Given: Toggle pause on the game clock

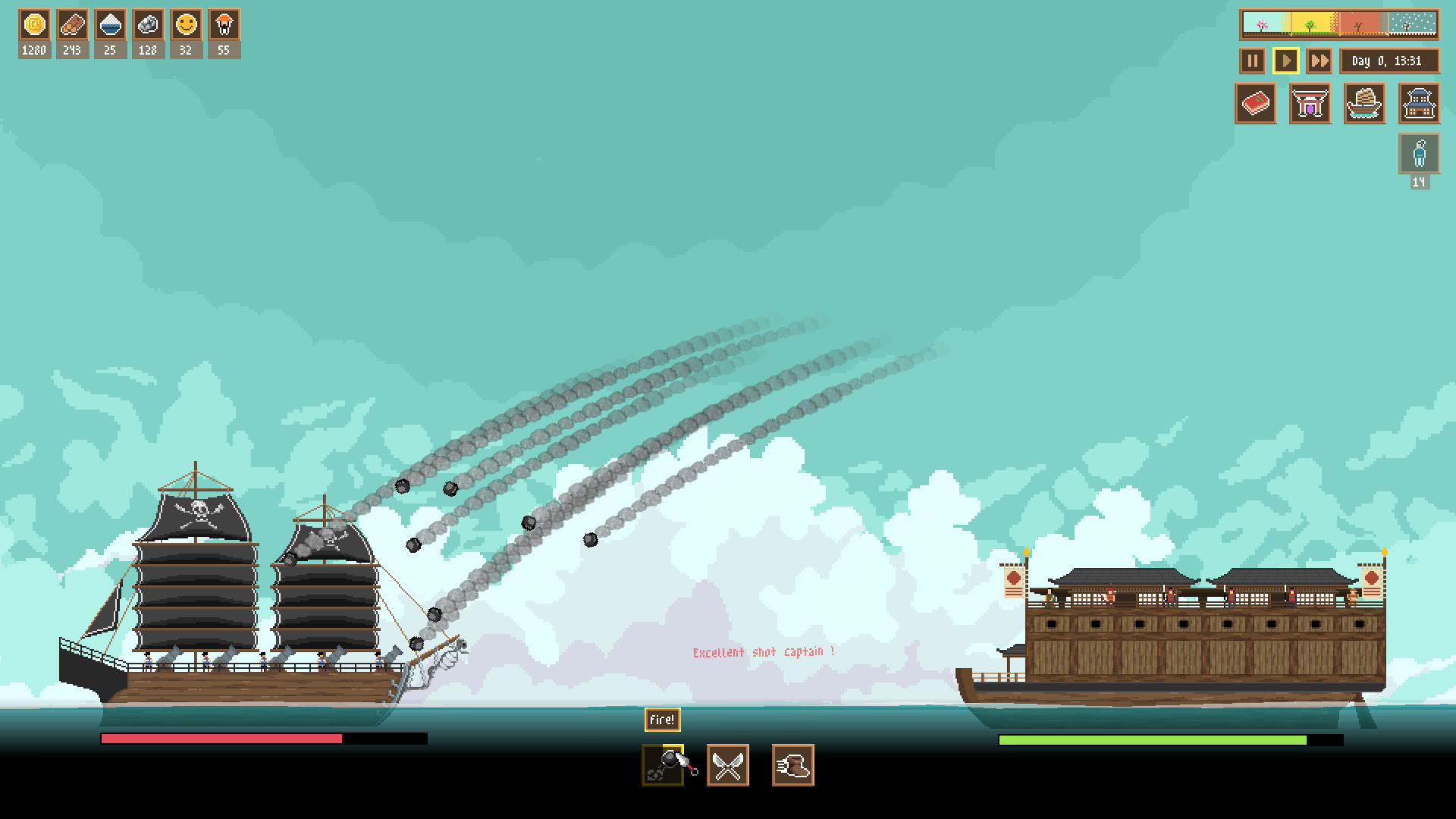Looking at the screenshot, I should 1251,61.
